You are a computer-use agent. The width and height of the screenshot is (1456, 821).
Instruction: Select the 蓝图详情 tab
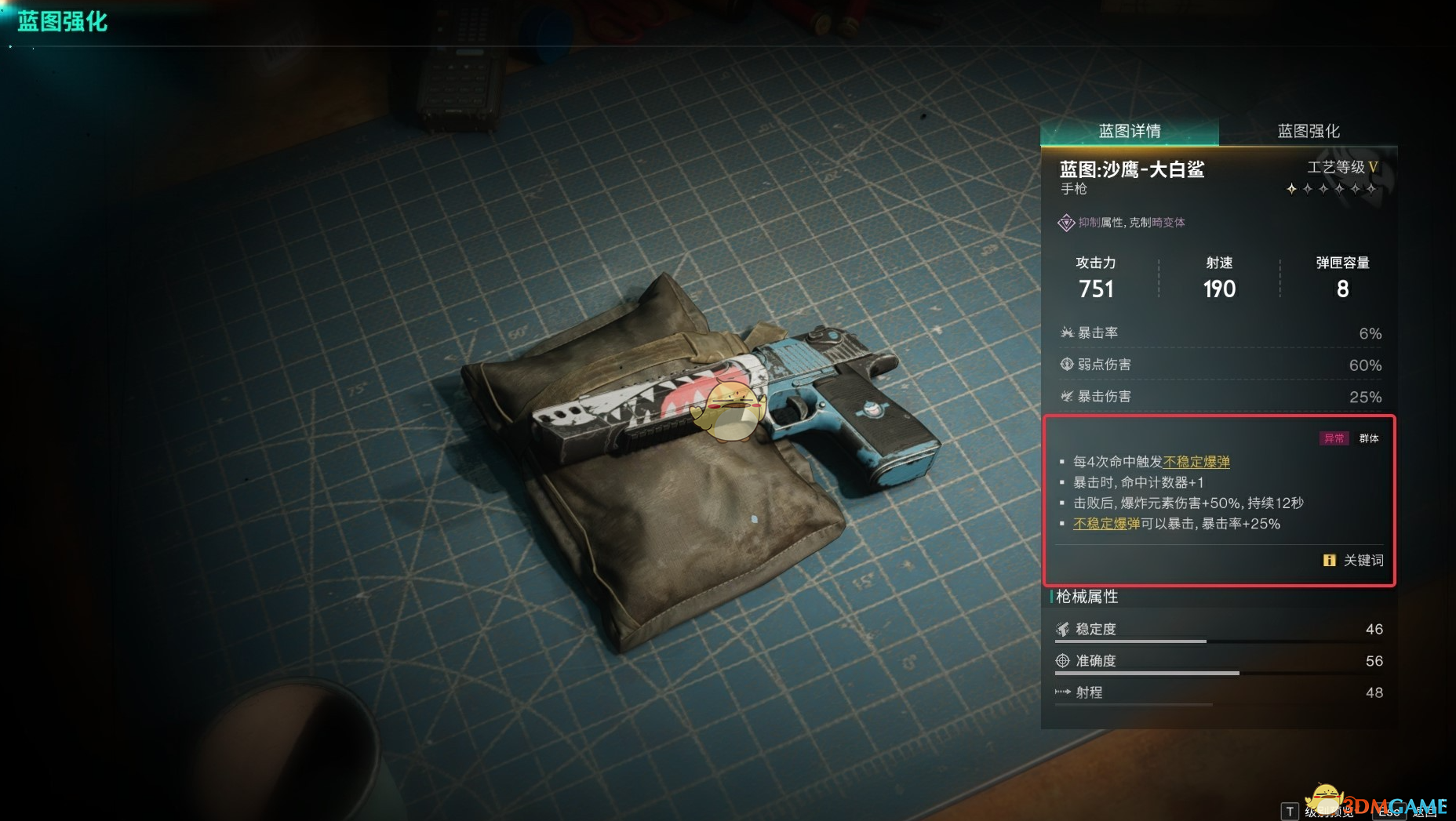tap(1131, 130)
